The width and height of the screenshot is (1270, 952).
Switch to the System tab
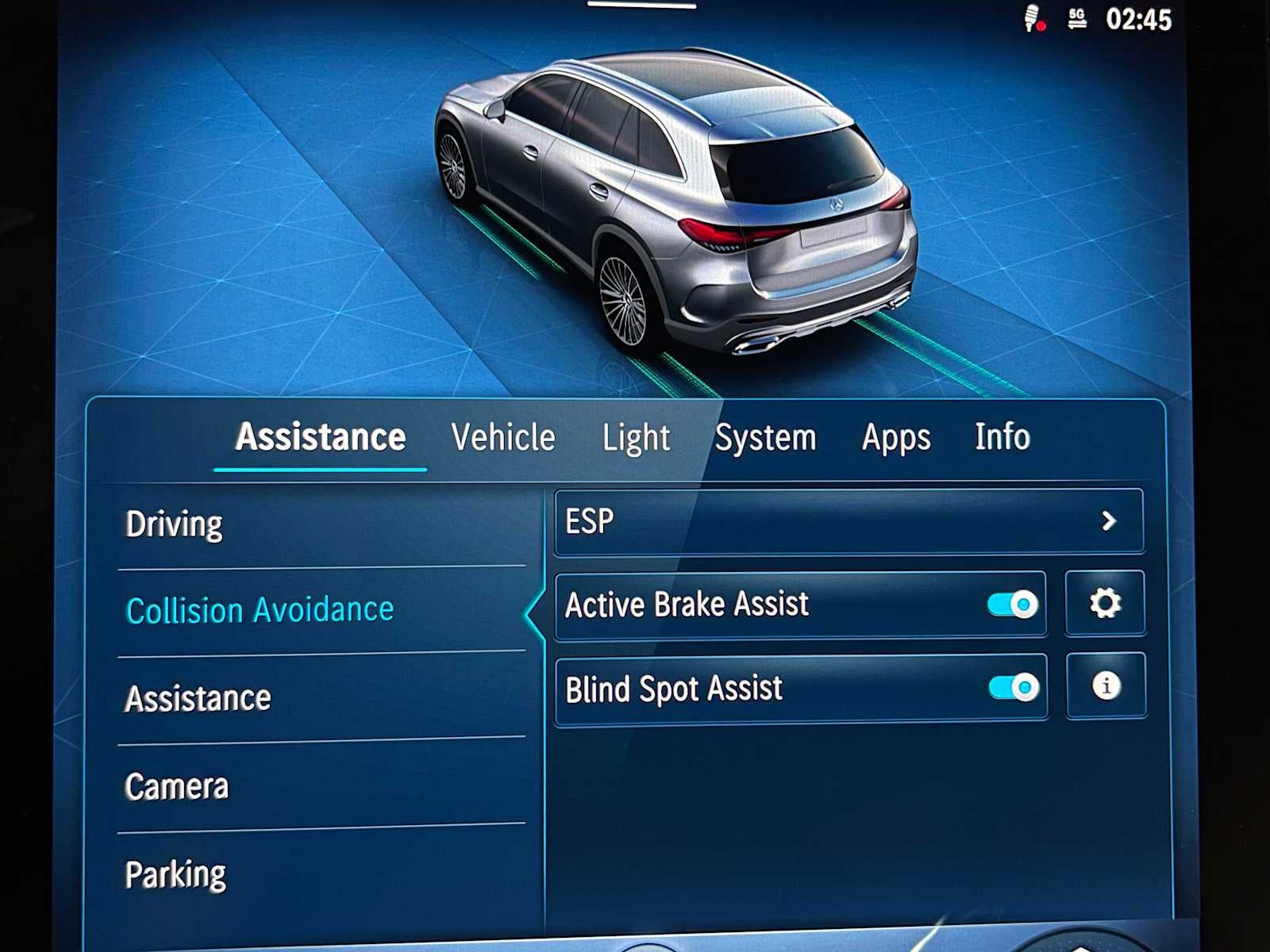point(766,436)
